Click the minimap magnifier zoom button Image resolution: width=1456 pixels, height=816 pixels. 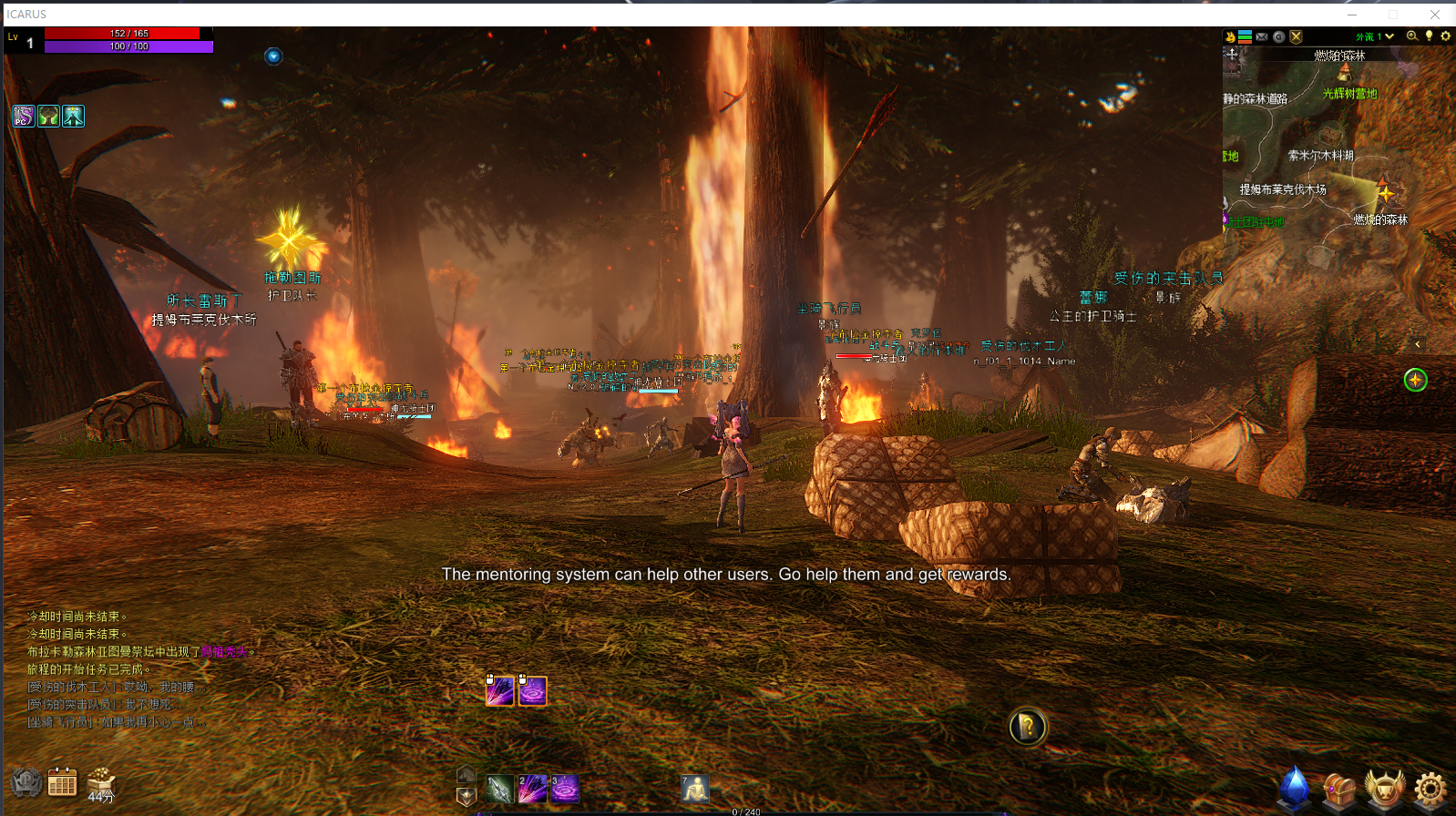[1412, 36]
